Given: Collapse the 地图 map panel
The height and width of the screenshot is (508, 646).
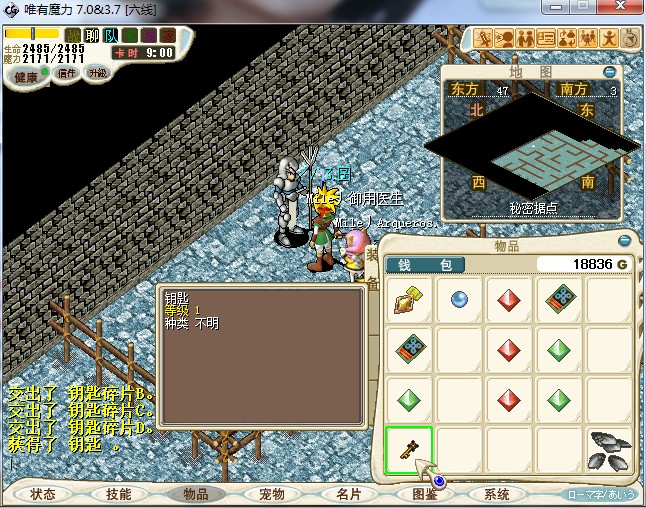Looking at the screenshot, I should [610, 72].
